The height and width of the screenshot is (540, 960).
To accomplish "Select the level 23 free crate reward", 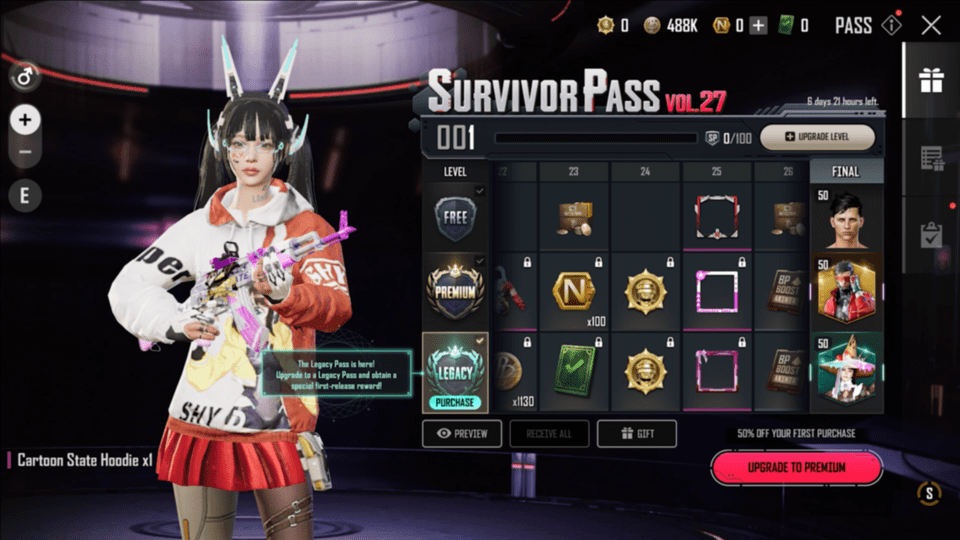I will [574, 217].
